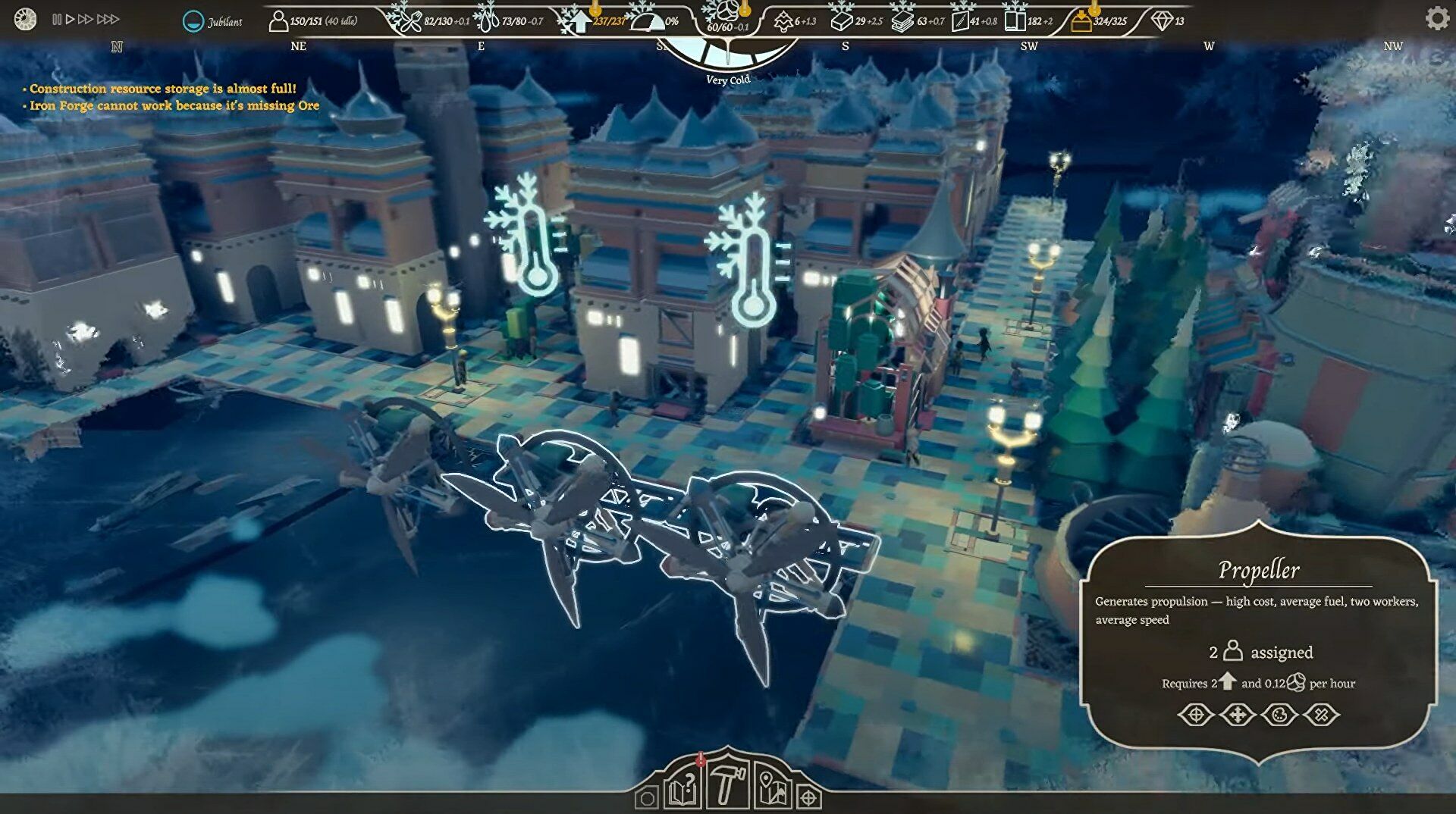1456x814 pixels.
Task: Select the rotate icon in the Propeller panel
Action: pos(1197,714)
